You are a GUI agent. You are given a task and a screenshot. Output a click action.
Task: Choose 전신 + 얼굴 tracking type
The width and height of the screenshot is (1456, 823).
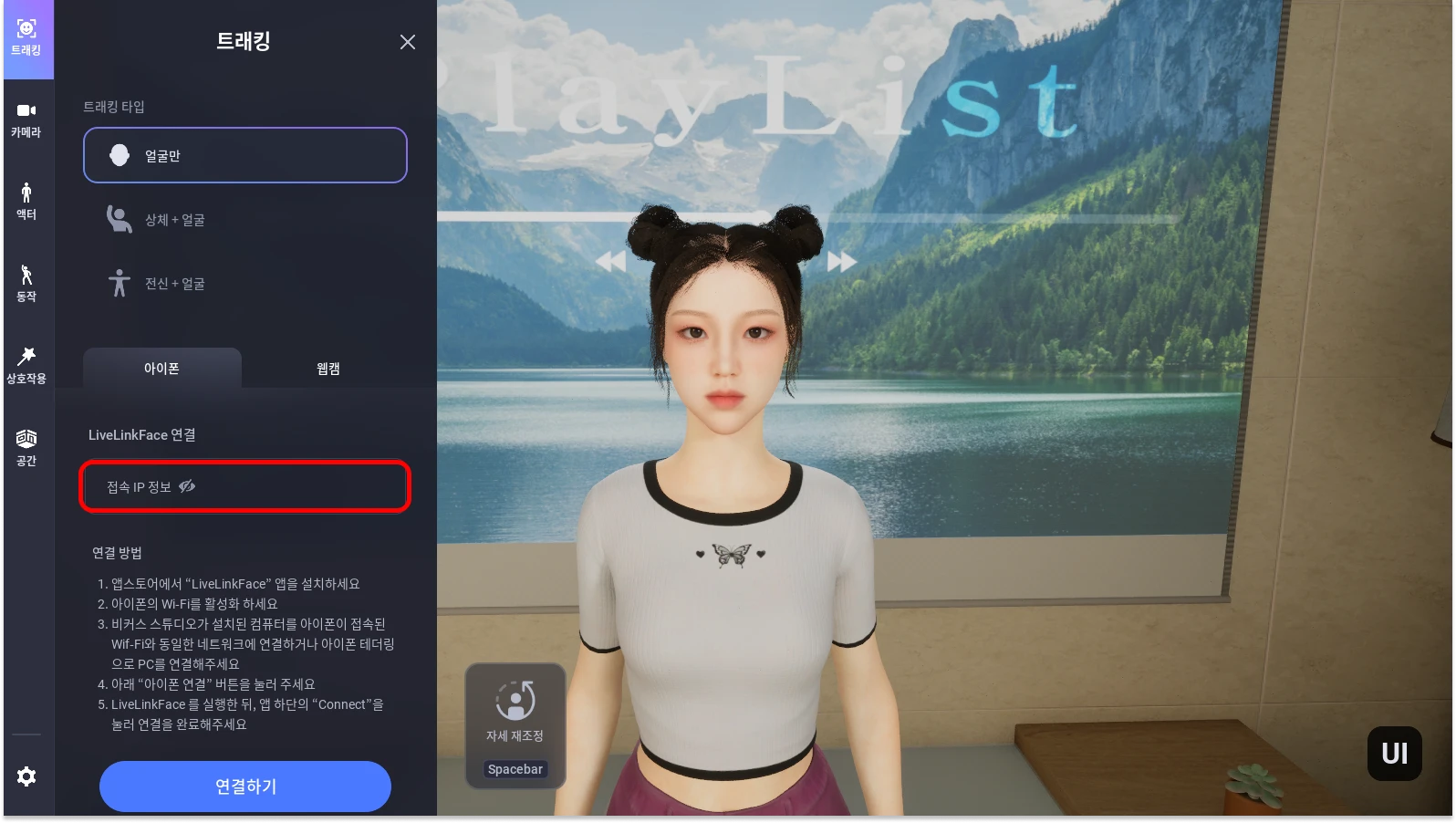pyautogui.click(x=245, y=284)
